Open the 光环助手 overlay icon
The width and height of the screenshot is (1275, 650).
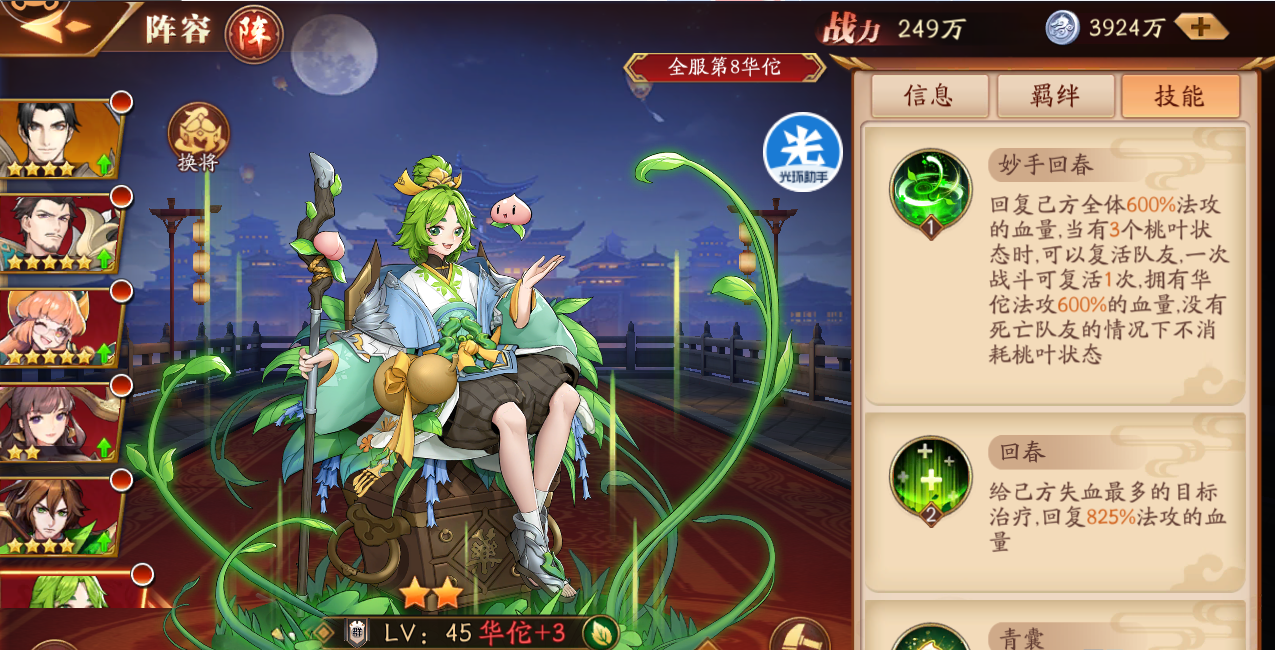click(x=802, y=153)
